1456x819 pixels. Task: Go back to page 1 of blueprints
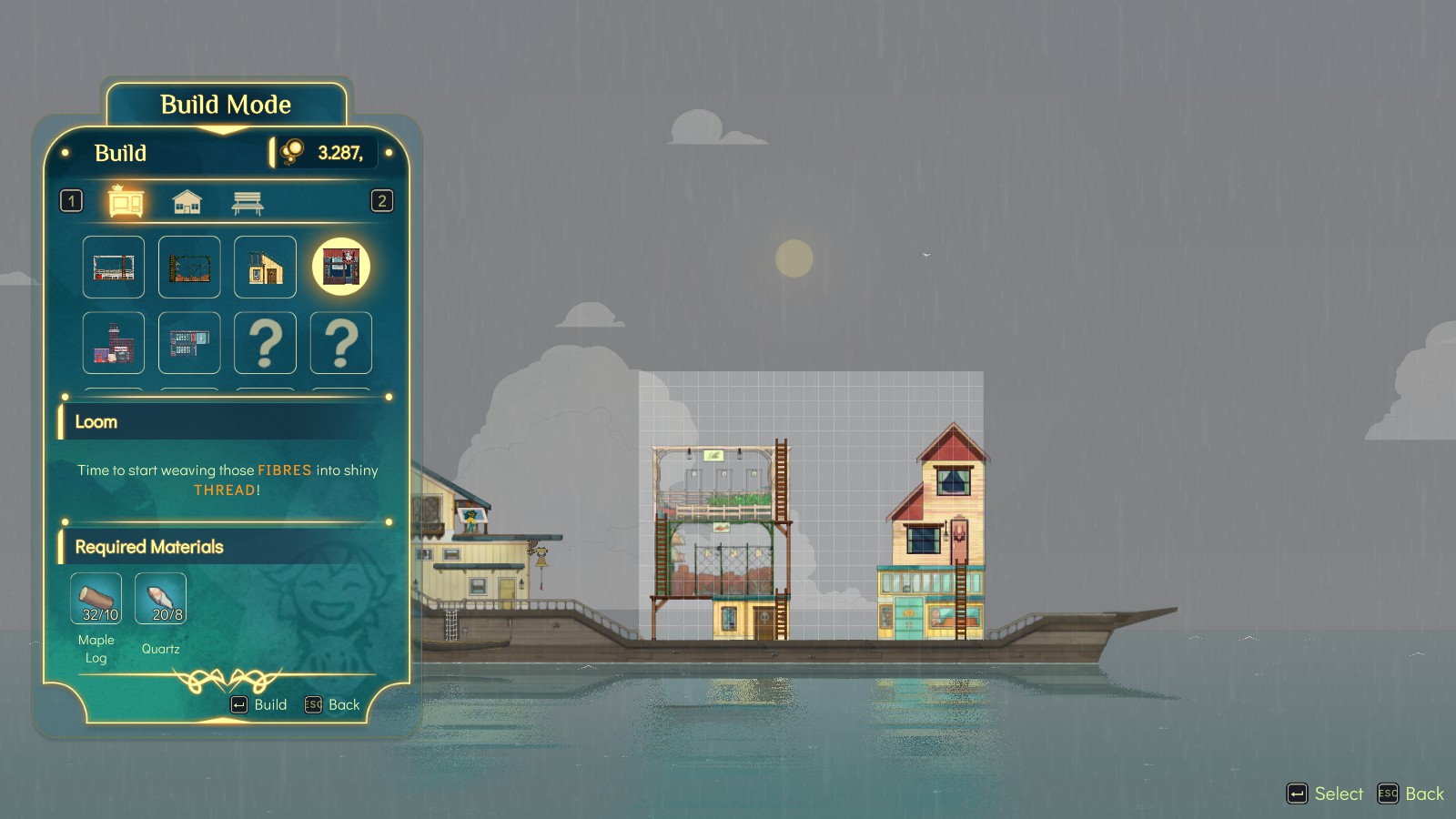[70, 201]
